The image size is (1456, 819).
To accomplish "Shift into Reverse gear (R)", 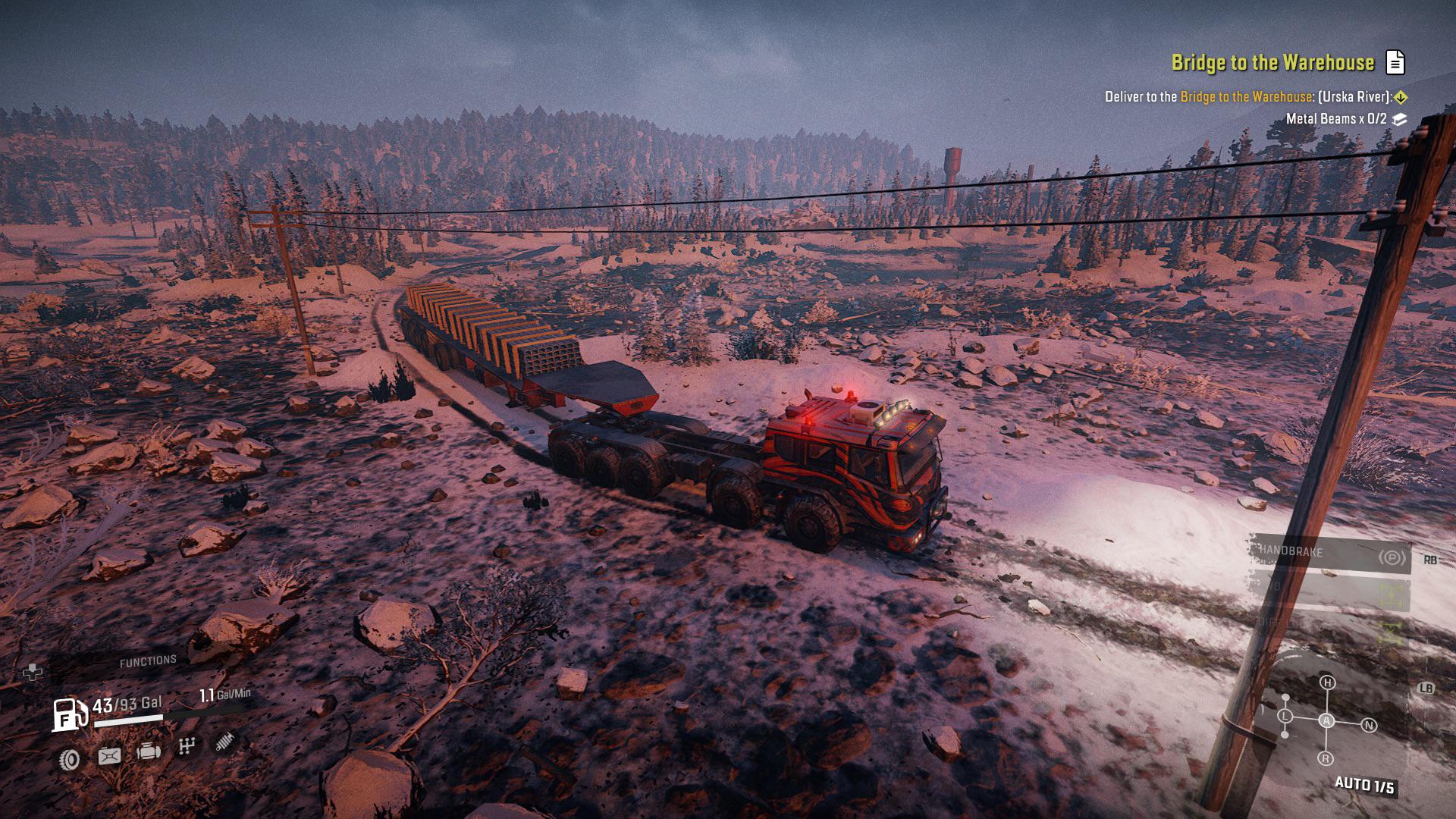I will 1326,758.
